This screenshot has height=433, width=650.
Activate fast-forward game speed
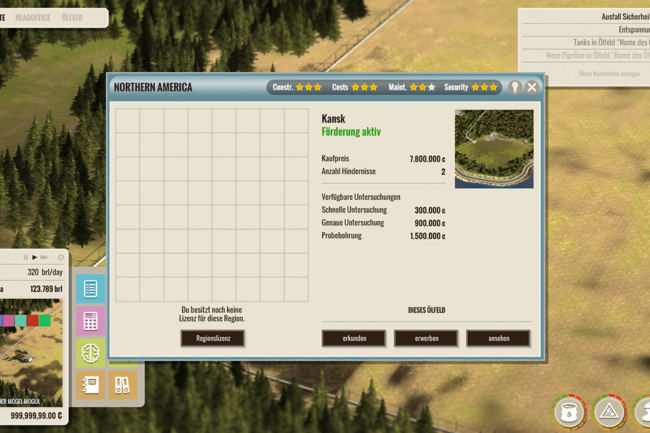[x=44, y=257]
